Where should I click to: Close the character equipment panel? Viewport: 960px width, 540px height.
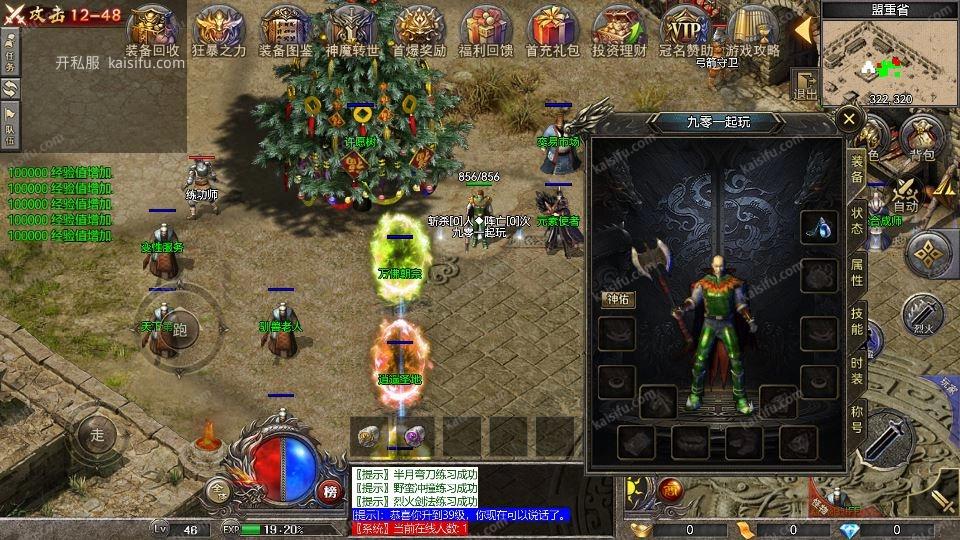coord(849,120)
